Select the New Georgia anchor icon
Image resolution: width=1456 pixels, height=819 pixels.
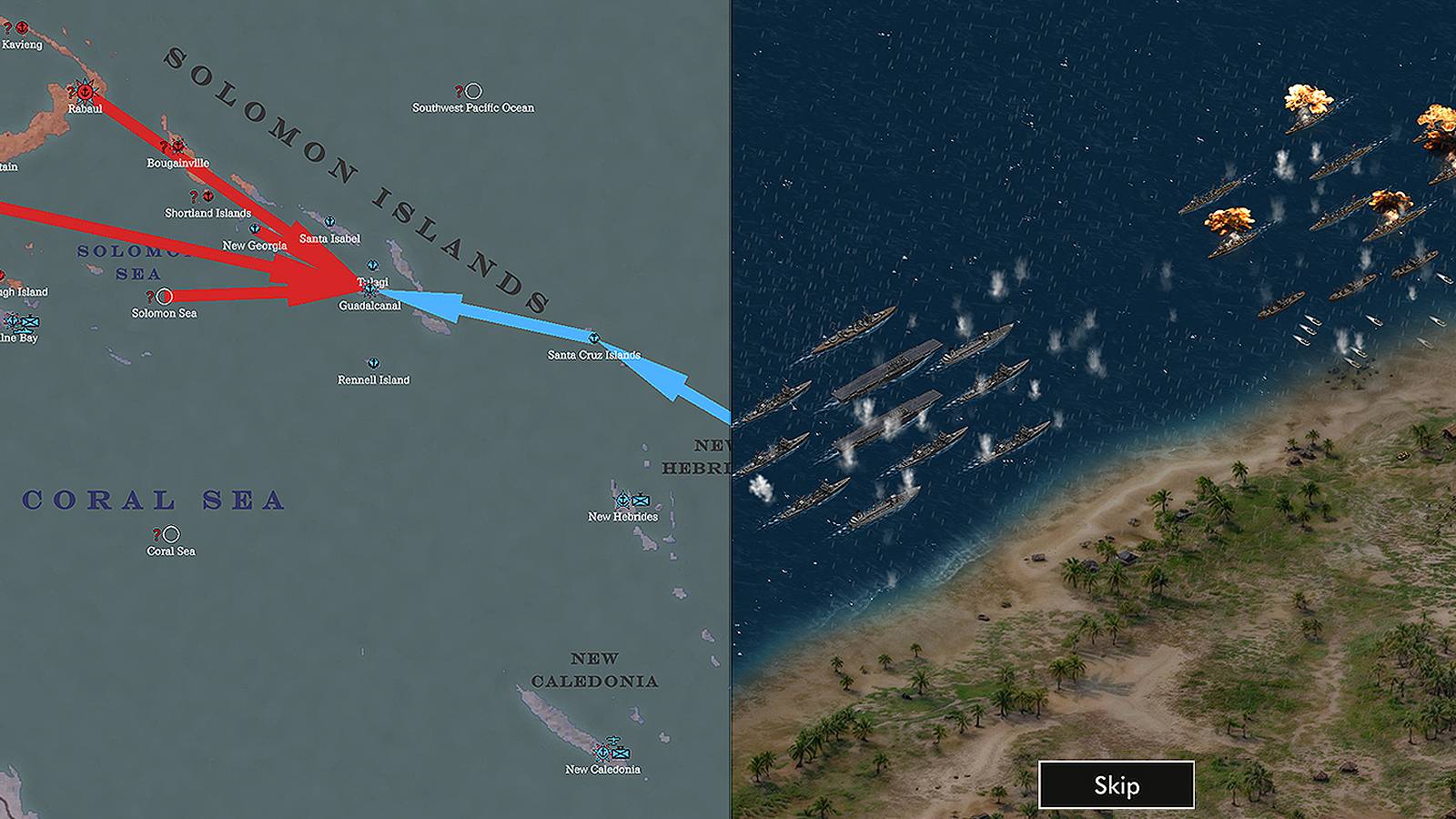(x=255, y=228)
